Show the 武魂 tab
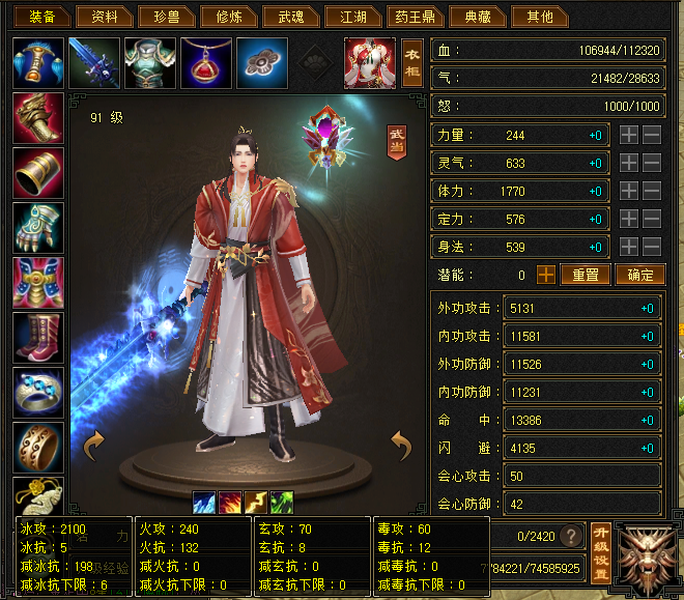Screen dimensions: 684x600 (291, 17)
